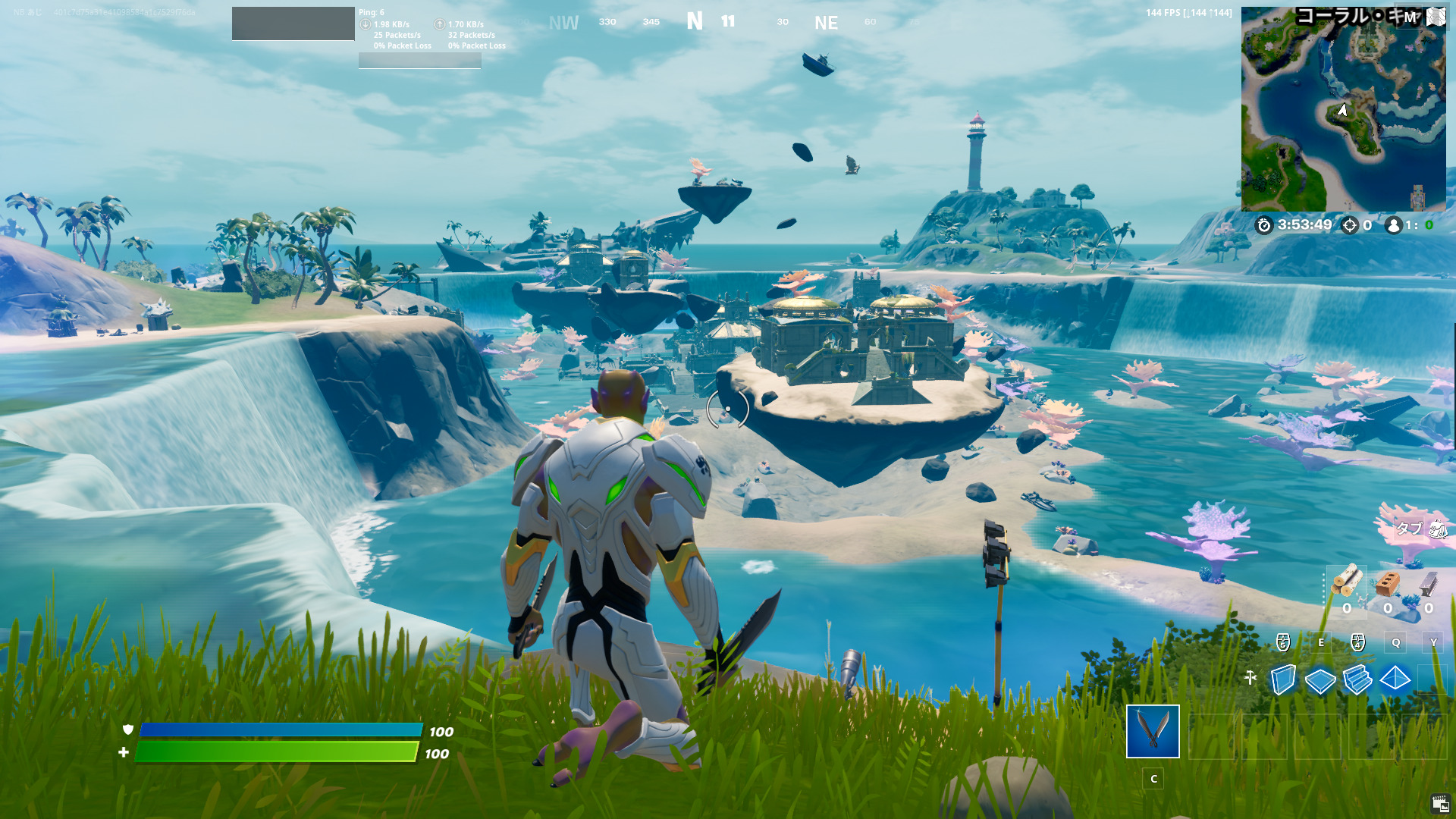This screenshot has height=819, width=1456.
Task: Choose the floor building piece
Action: 1320,680
